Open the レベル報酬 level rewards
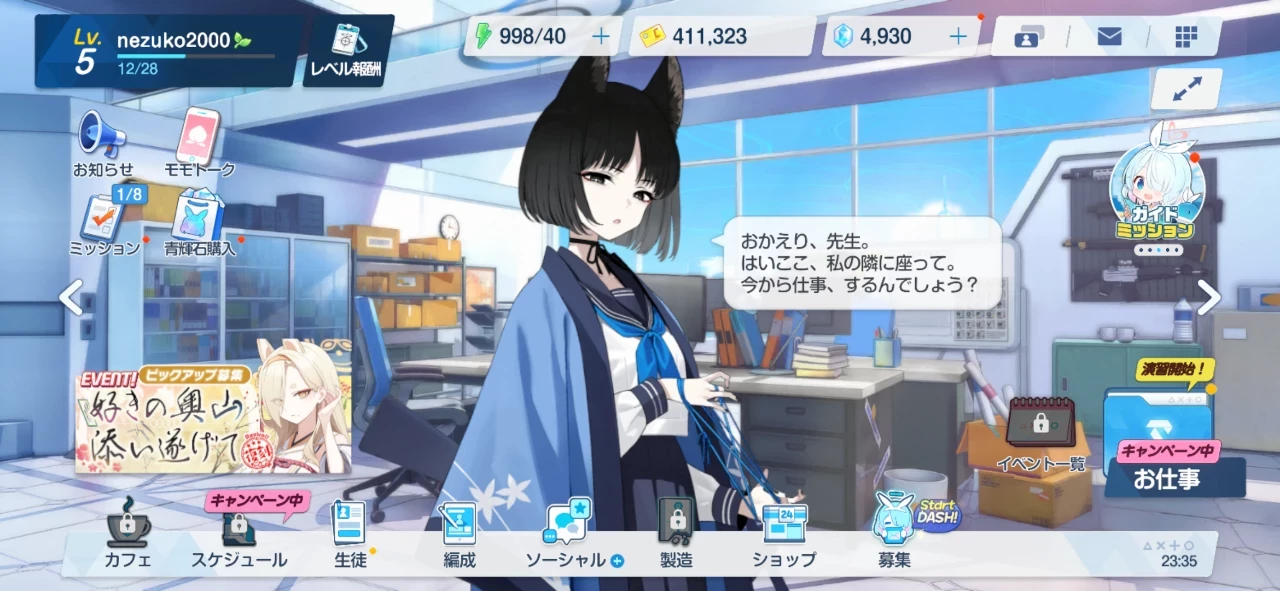Image resolution: width=1280 pixels, height=591 pixels. tap(348, 50)
